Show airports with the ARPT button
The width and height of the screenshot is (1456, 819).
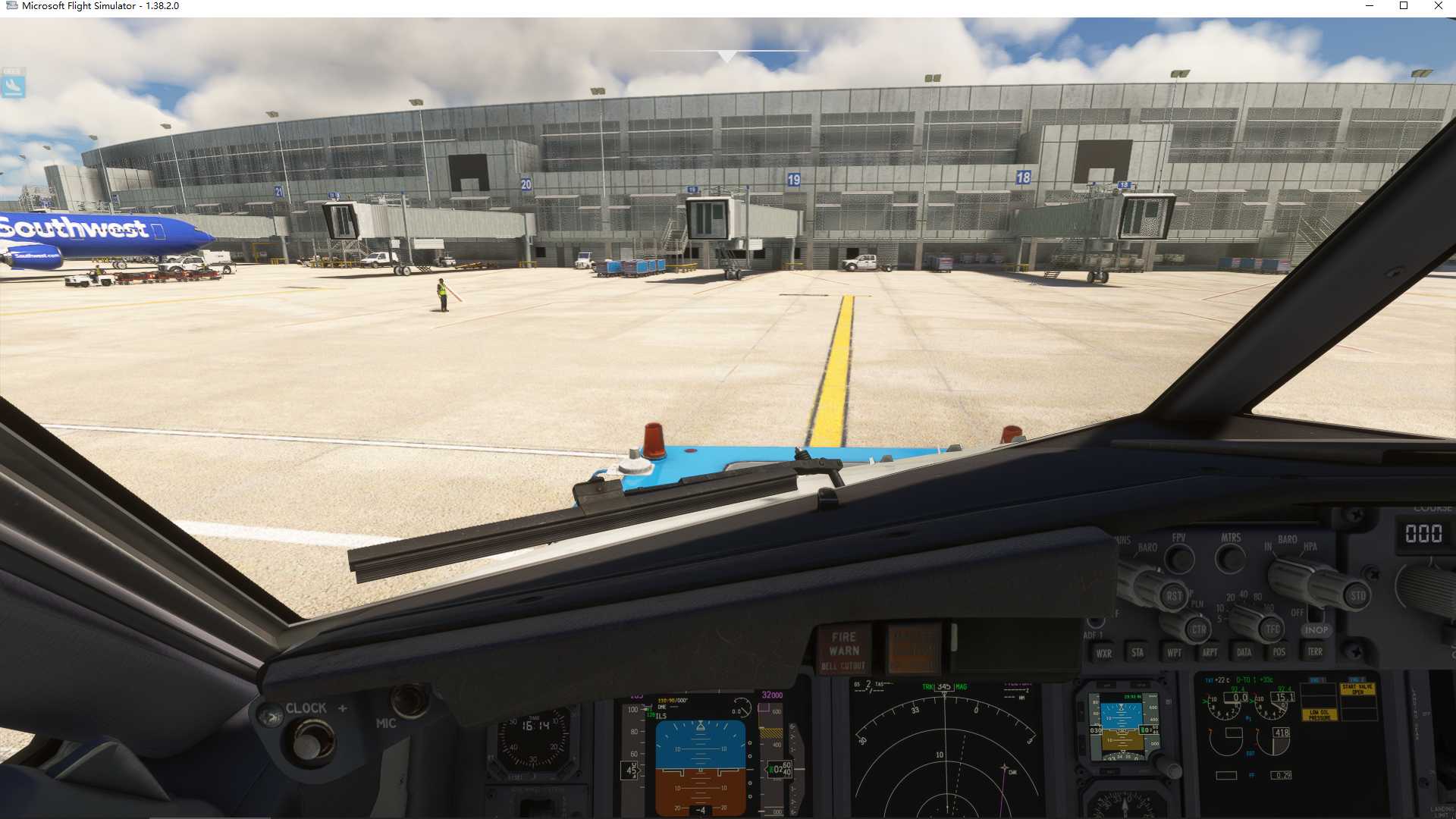1210,652
